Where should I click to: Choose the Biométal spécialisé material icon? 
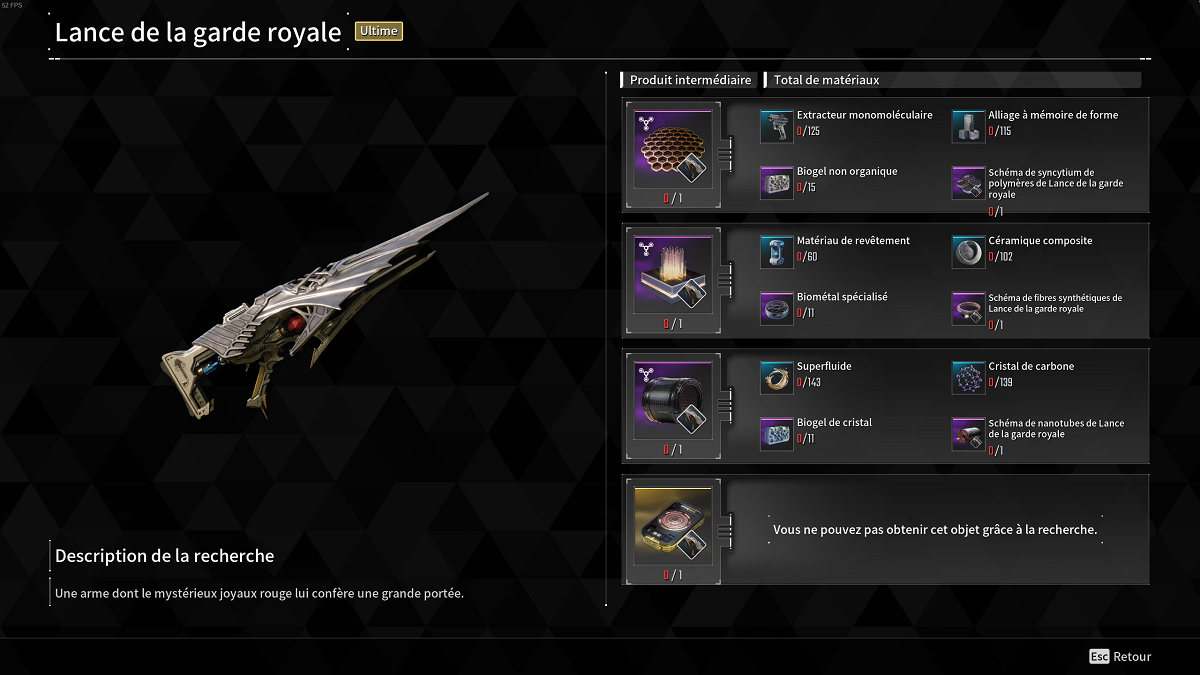(x=777, y=308)
